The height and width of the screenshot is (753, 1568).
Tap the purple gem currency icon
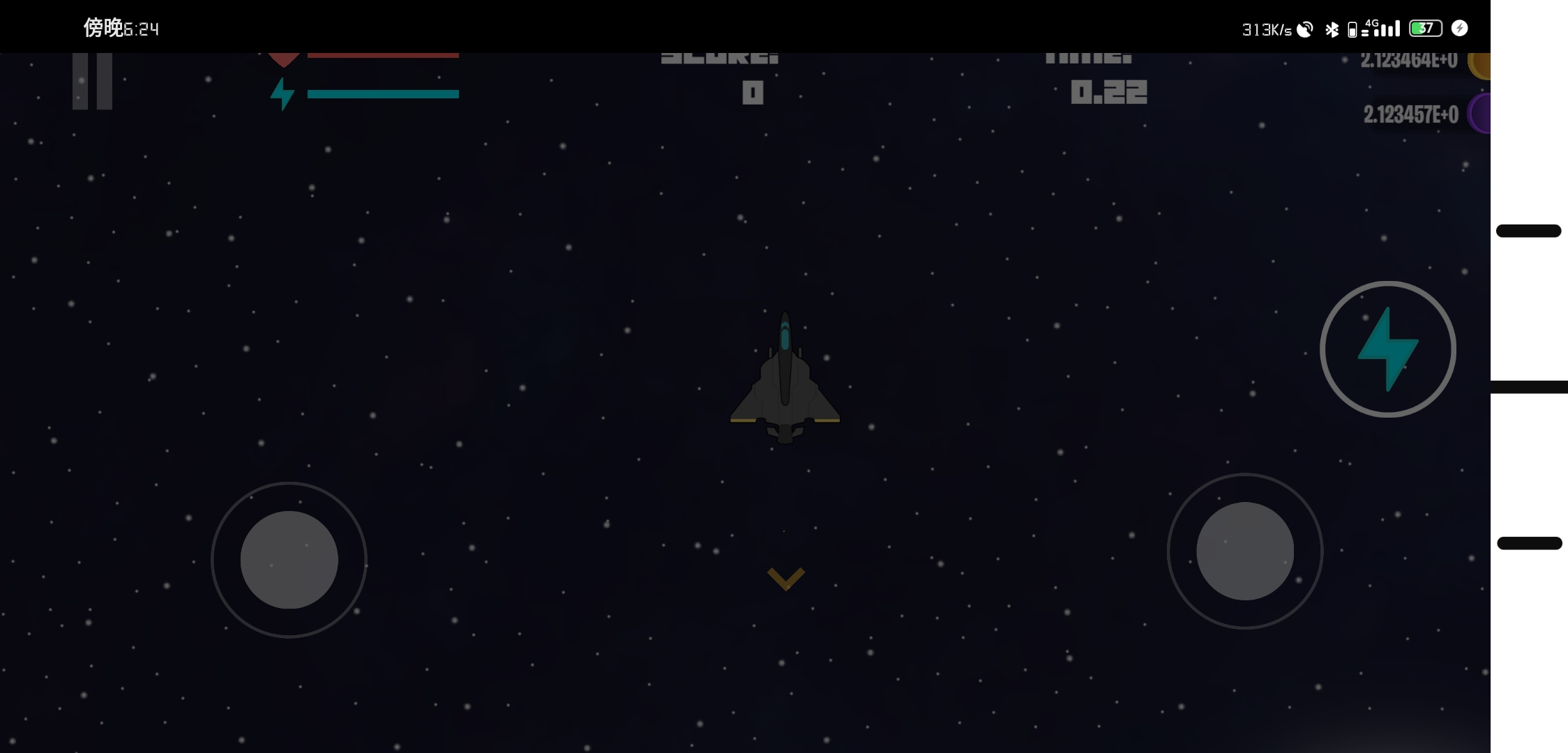1480,112
